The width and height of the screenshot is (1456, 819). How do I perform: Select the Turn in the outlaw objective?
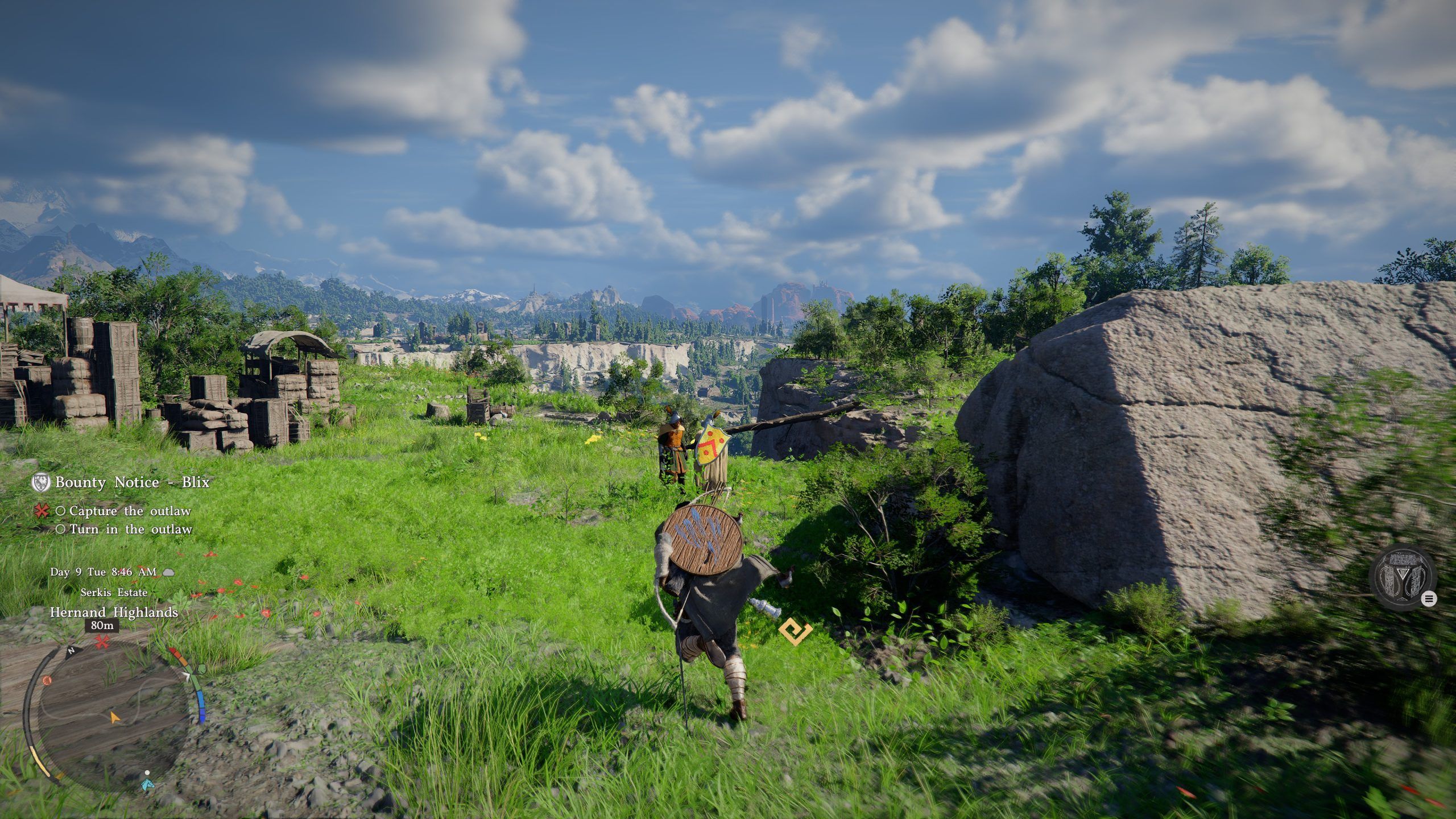click(131, 530)
